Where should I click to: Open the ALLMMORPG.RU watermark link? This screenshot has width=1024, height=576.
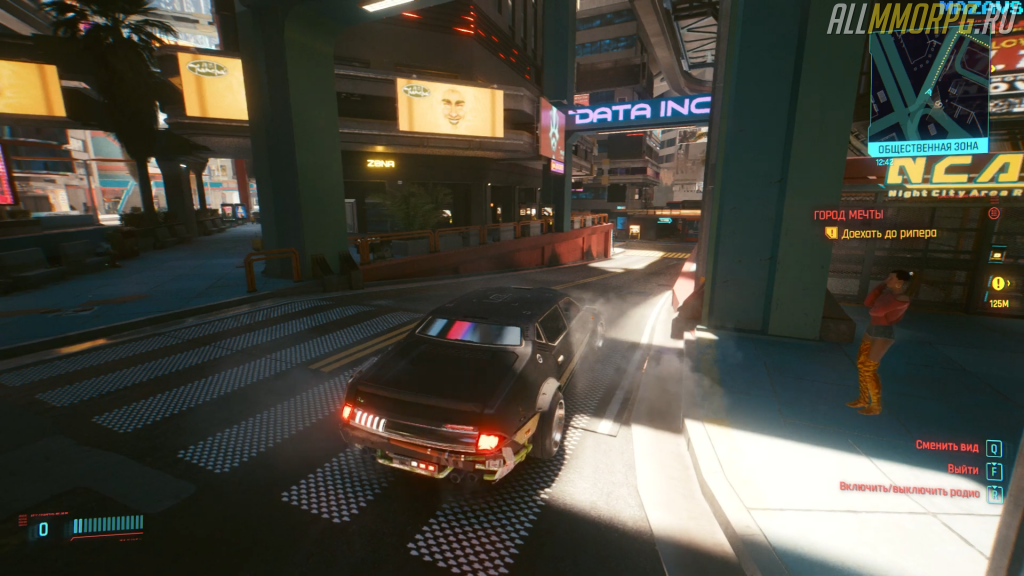920,19
